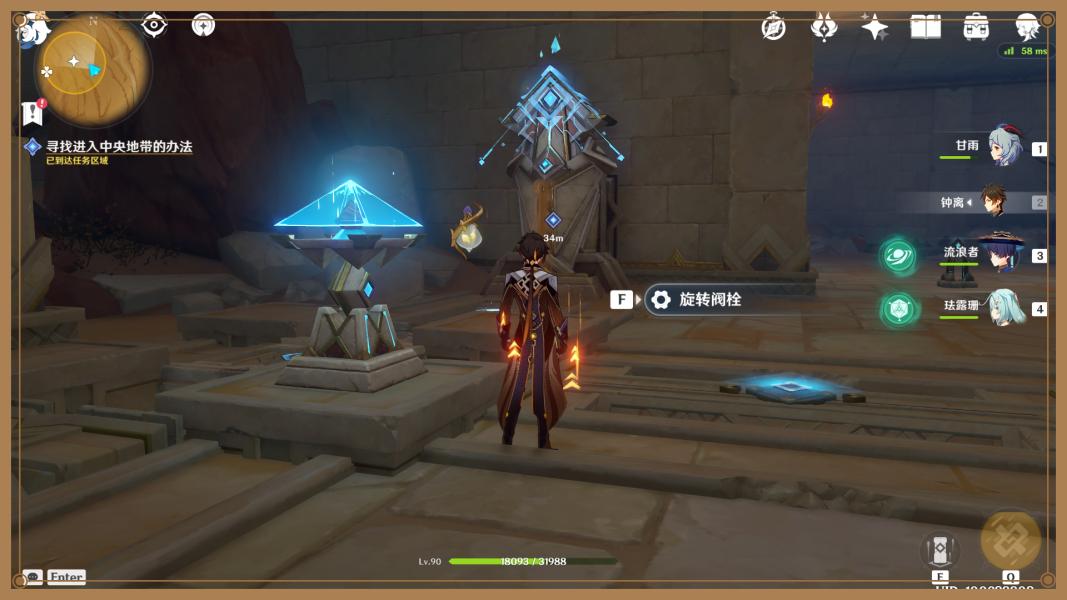The image size is (1067, 600).
Task: Activate the elemental sight eye icon
Action: coord(155,25)
